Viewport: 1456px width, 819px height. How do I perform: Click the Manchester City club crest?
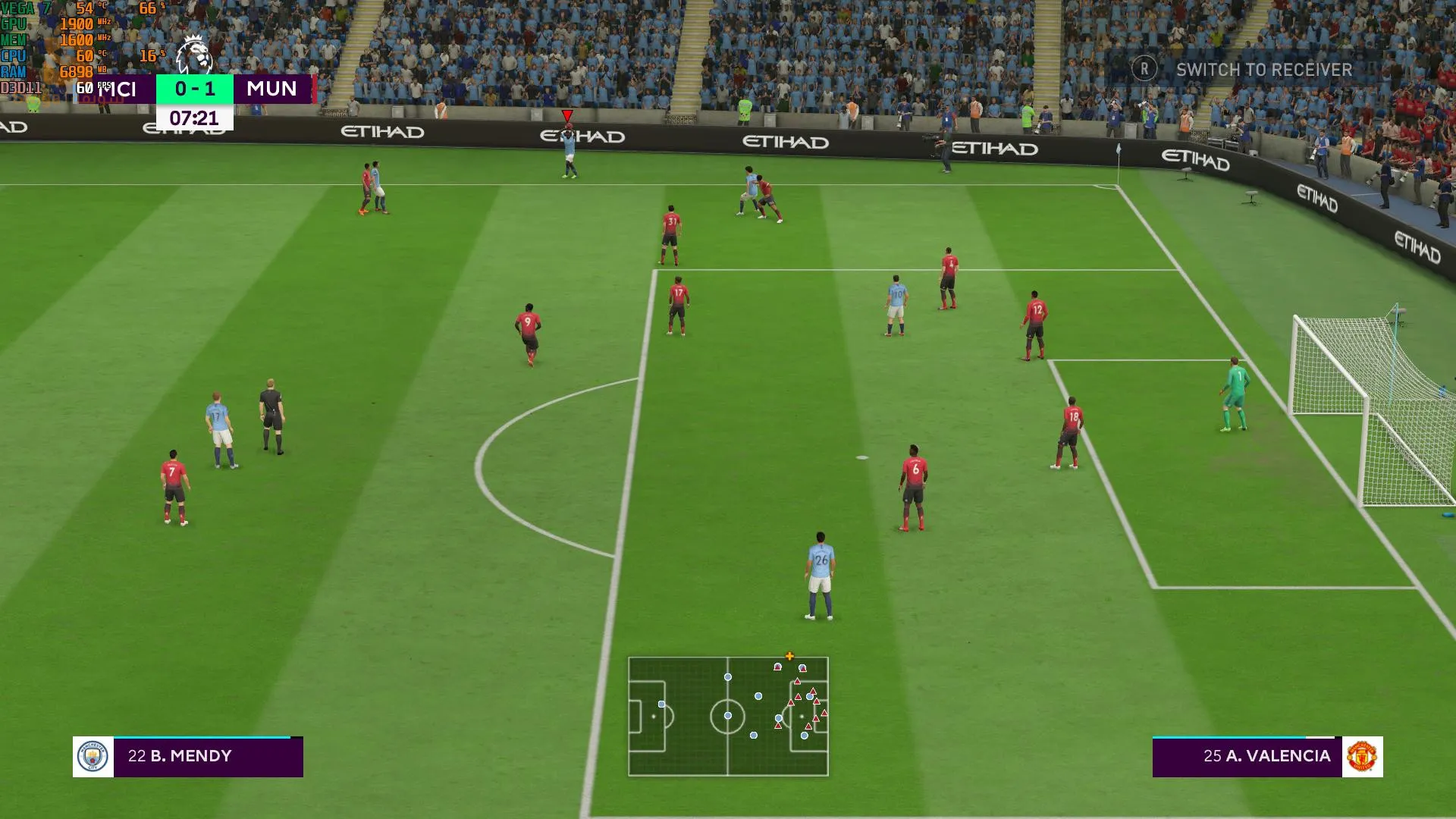click(x=93, y=757)
